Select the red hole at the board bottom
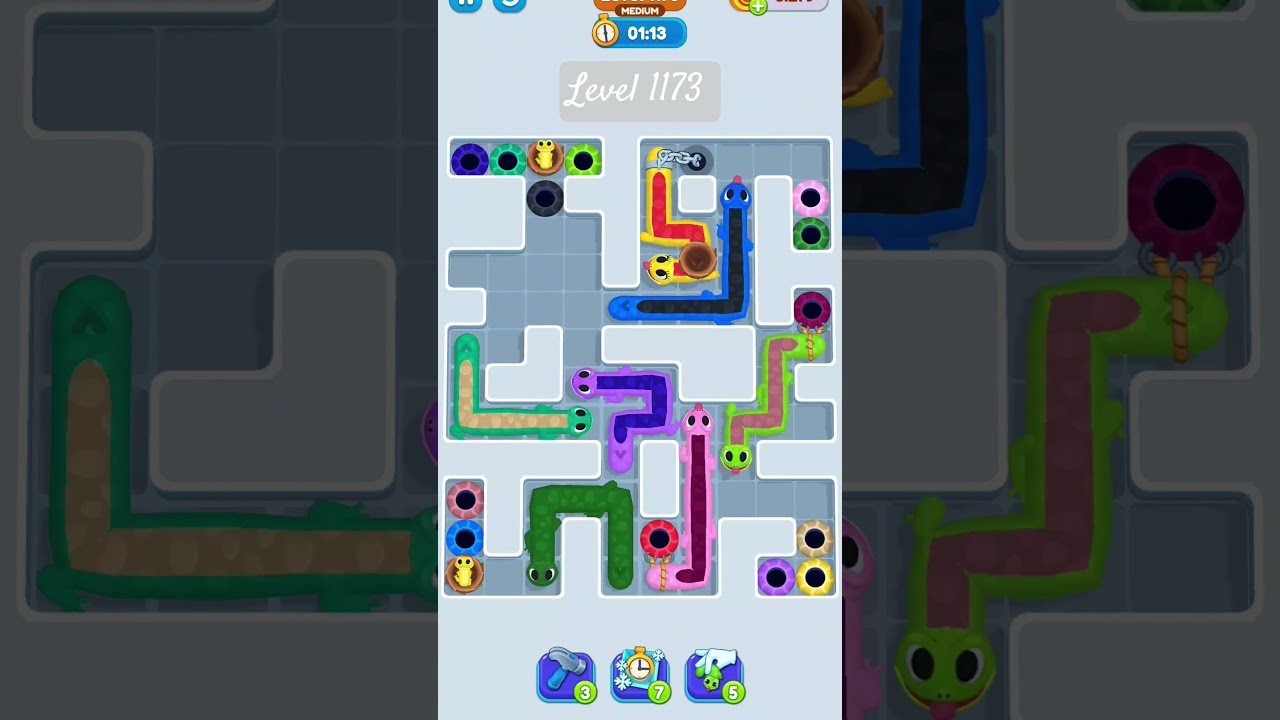The height and width of the screenshot is (720, 1280). (x=660, y=538)
